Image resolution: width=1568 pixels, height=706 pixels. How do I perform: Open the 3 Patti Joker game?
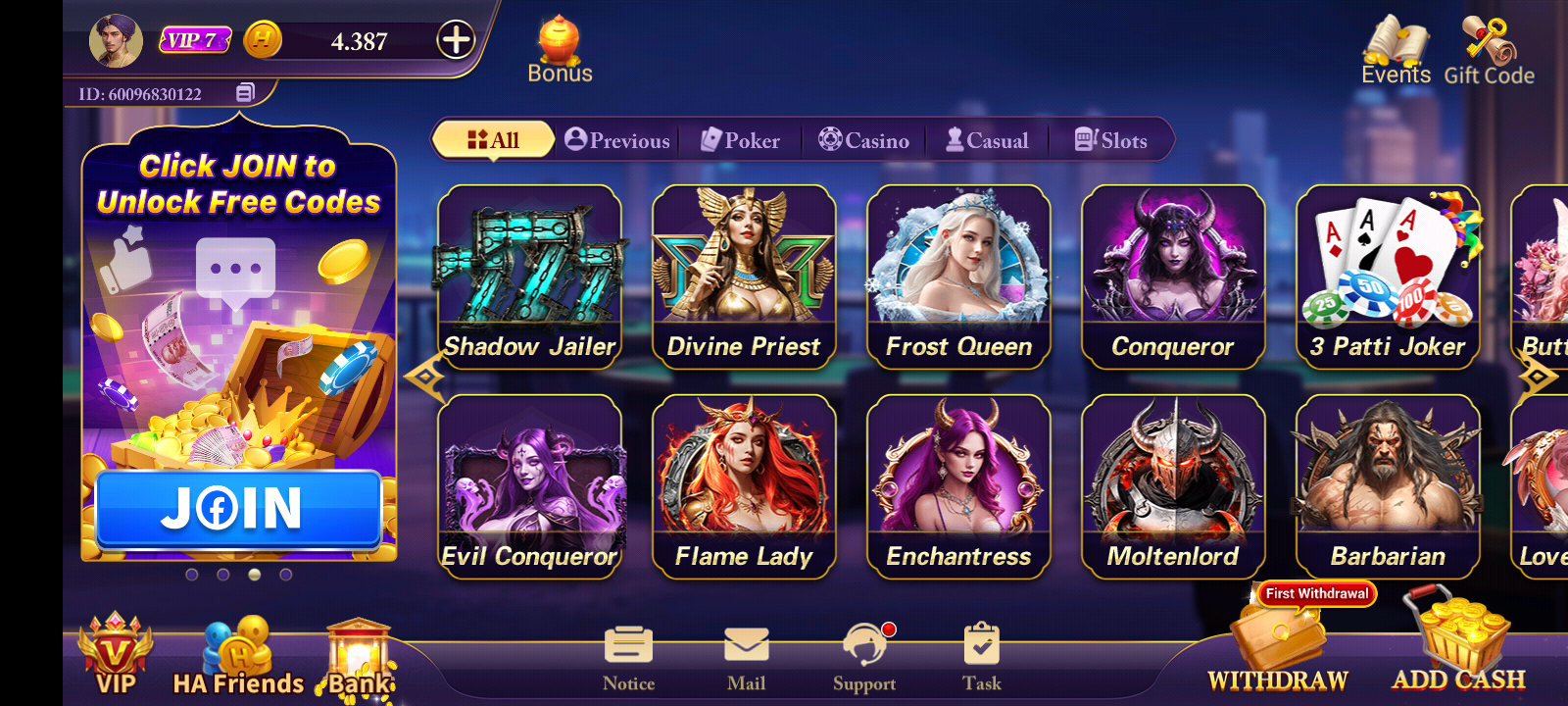point(1388,277)
